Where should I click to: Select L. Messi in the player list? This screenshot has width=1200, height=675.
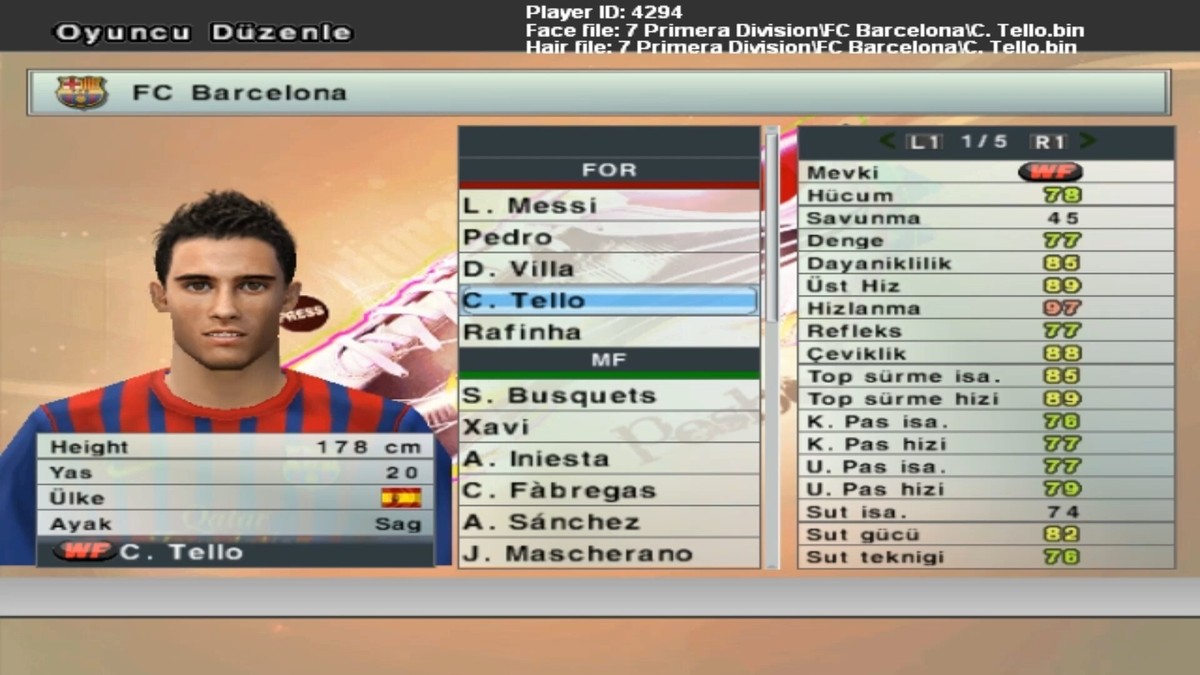click(608, 205)
